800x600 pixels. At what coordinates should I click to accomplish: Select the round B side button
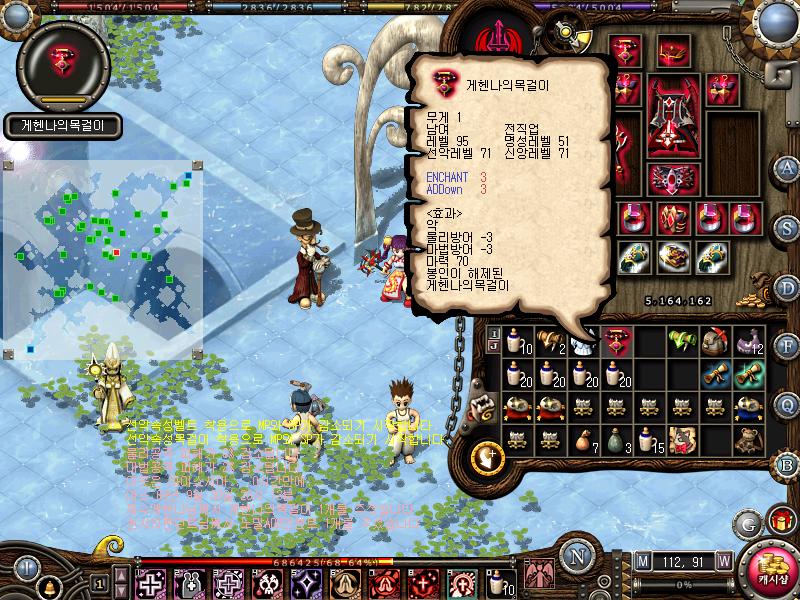click(x=787, y=463)
